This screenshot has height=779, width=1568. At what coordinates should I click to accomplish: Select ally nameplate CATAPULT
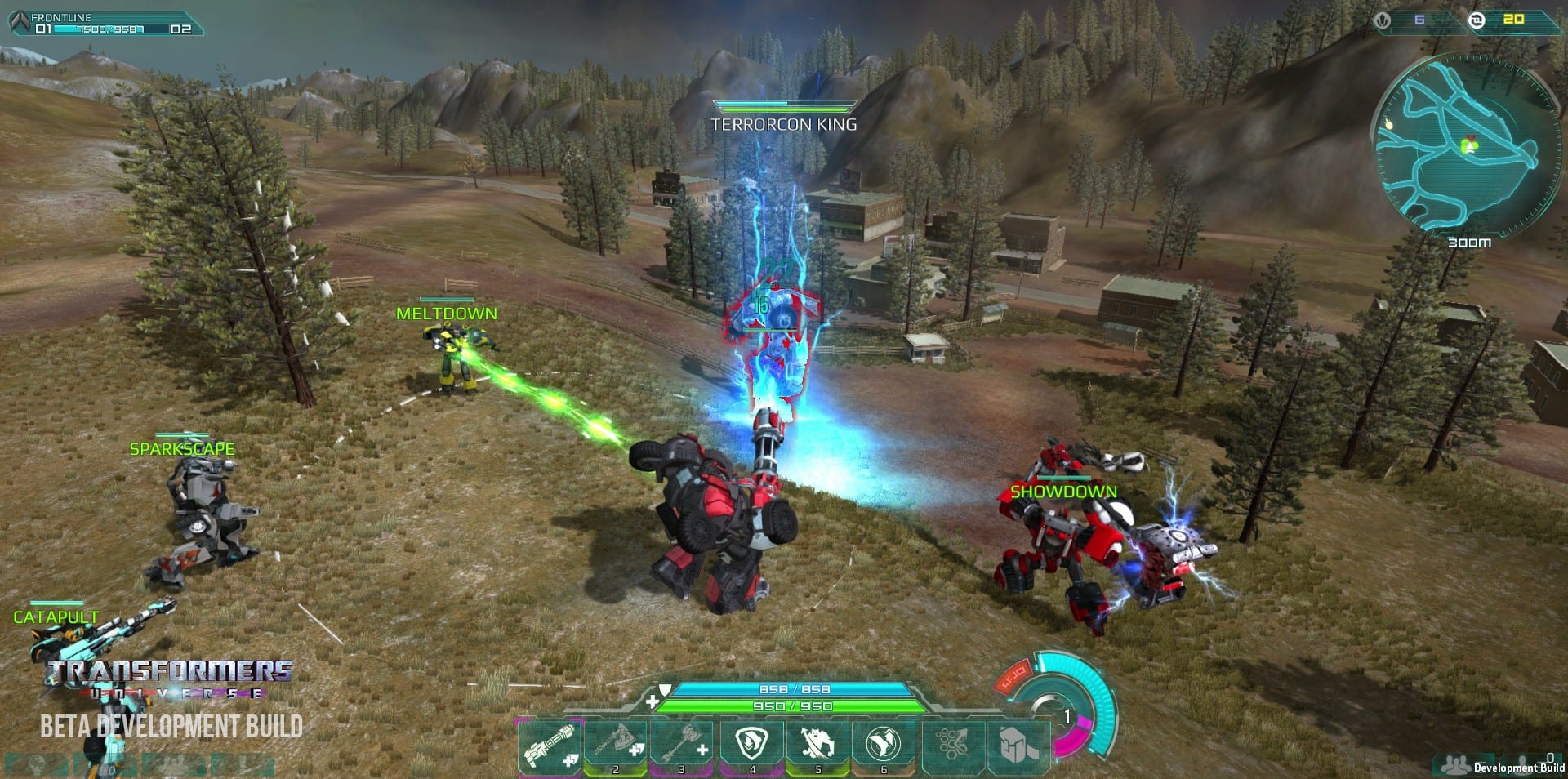(56, 617)
